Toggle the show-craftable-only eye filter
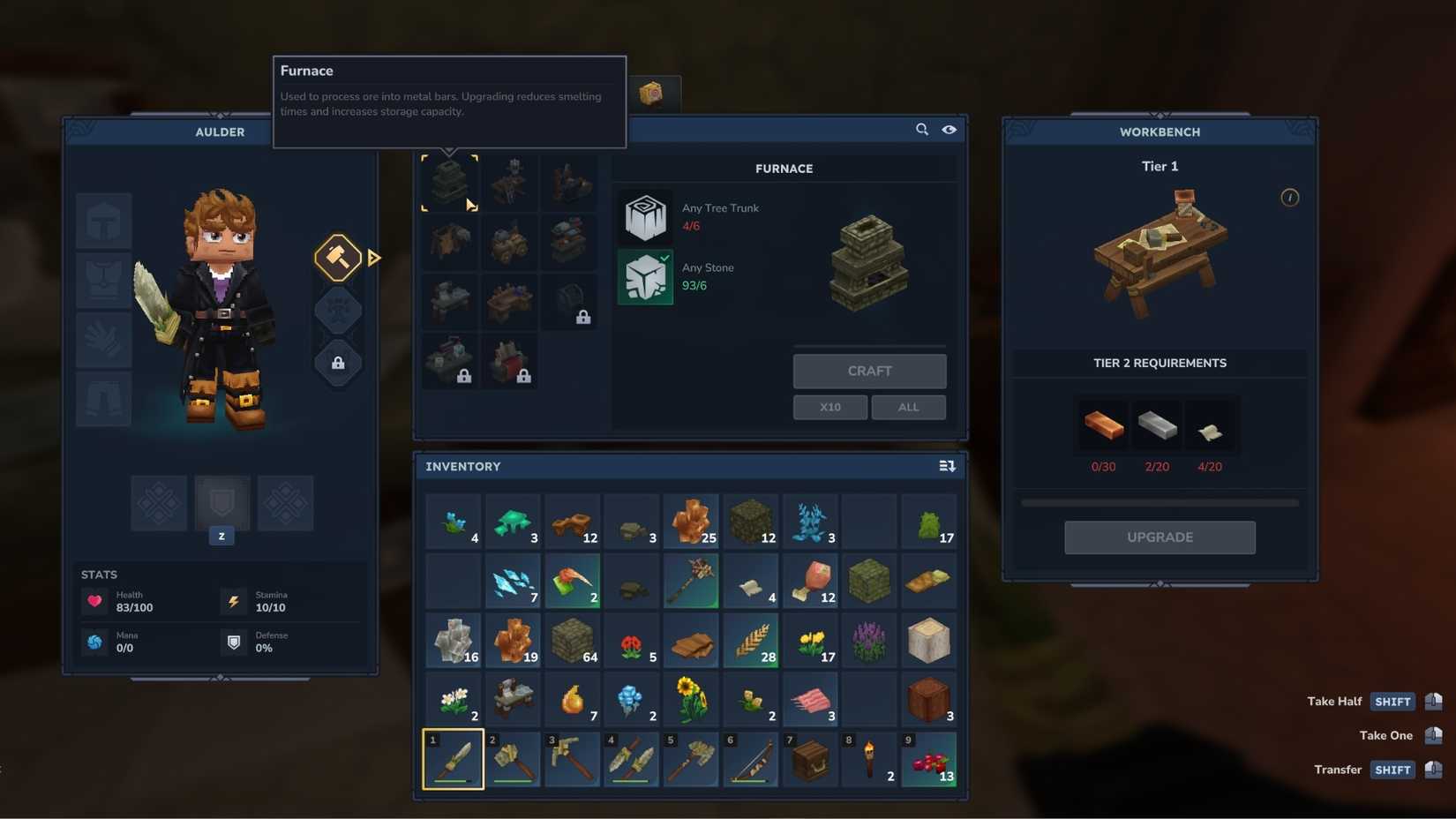 point(949,129)
